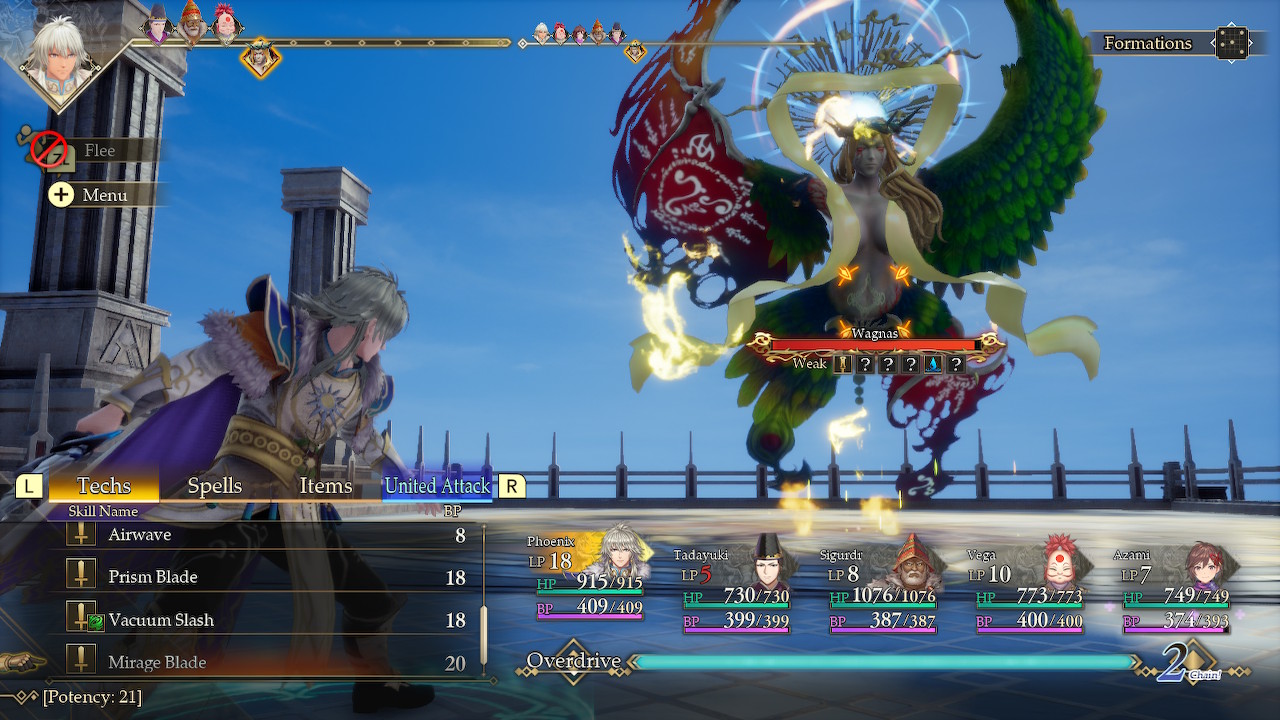The height and width of the screenshot is (720, 1280).
Task: Open the battle Menu option
Action: (103, 195)
